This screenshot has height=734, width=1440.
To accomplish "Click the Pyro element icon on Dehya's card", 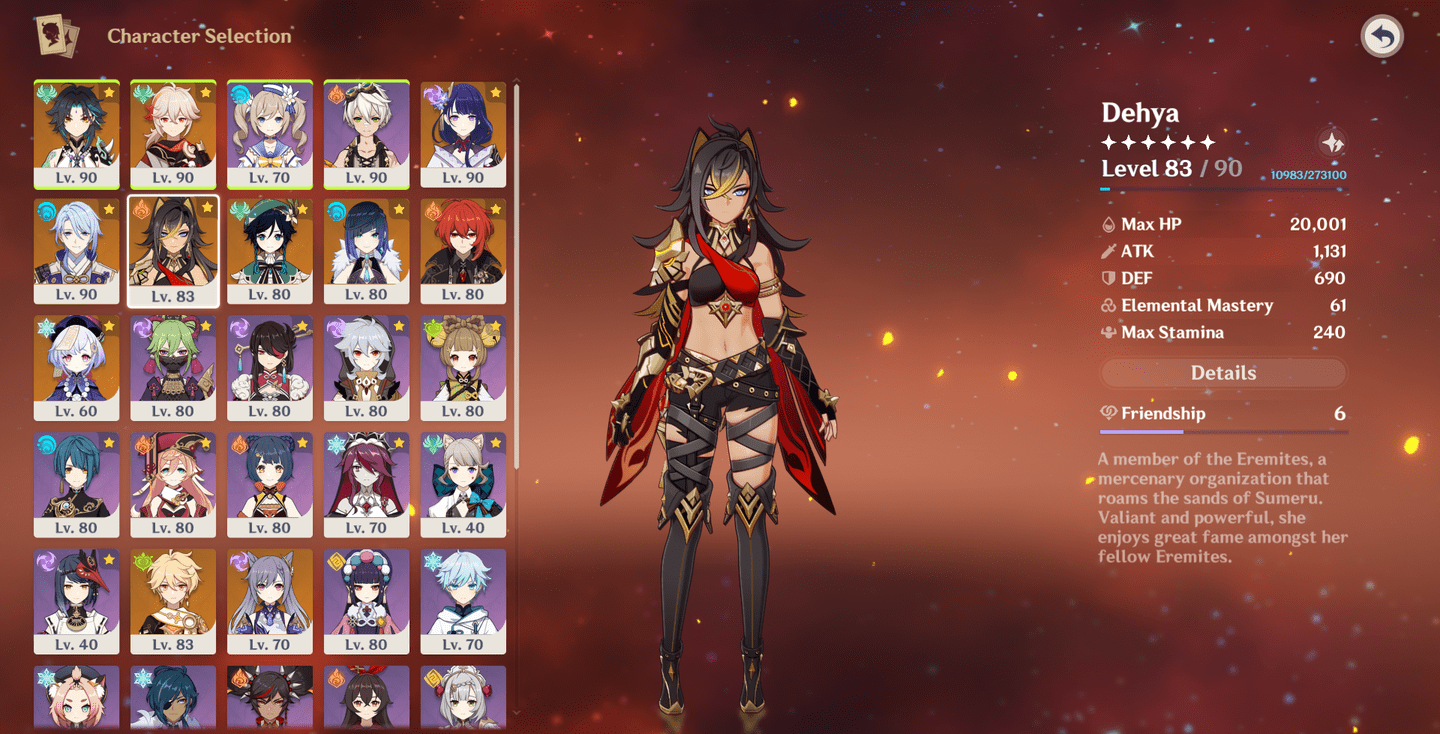I will pyautogui.click(x=142, y=207).
